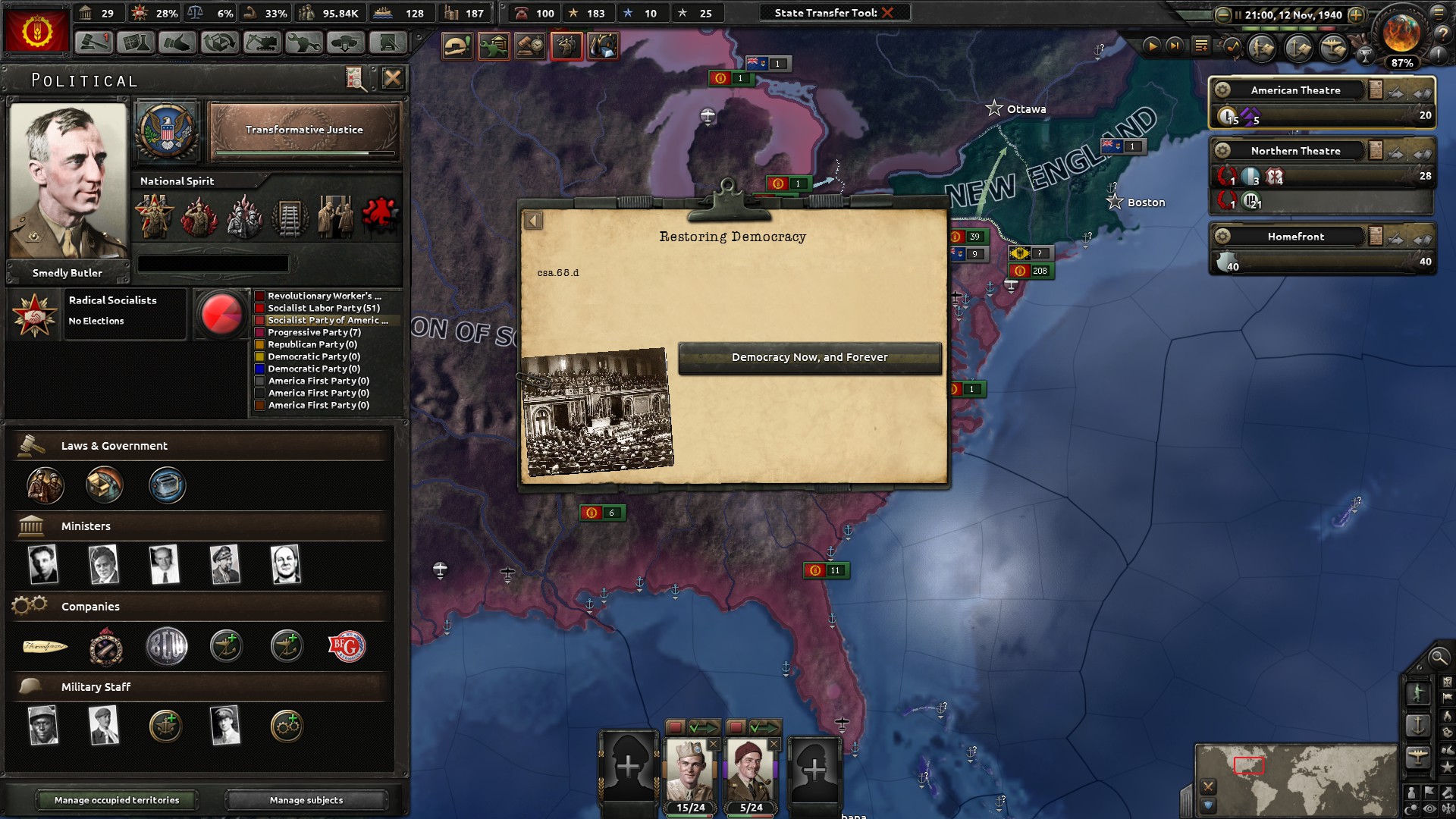Click the Manage occupied territories button

coord(117,800)
